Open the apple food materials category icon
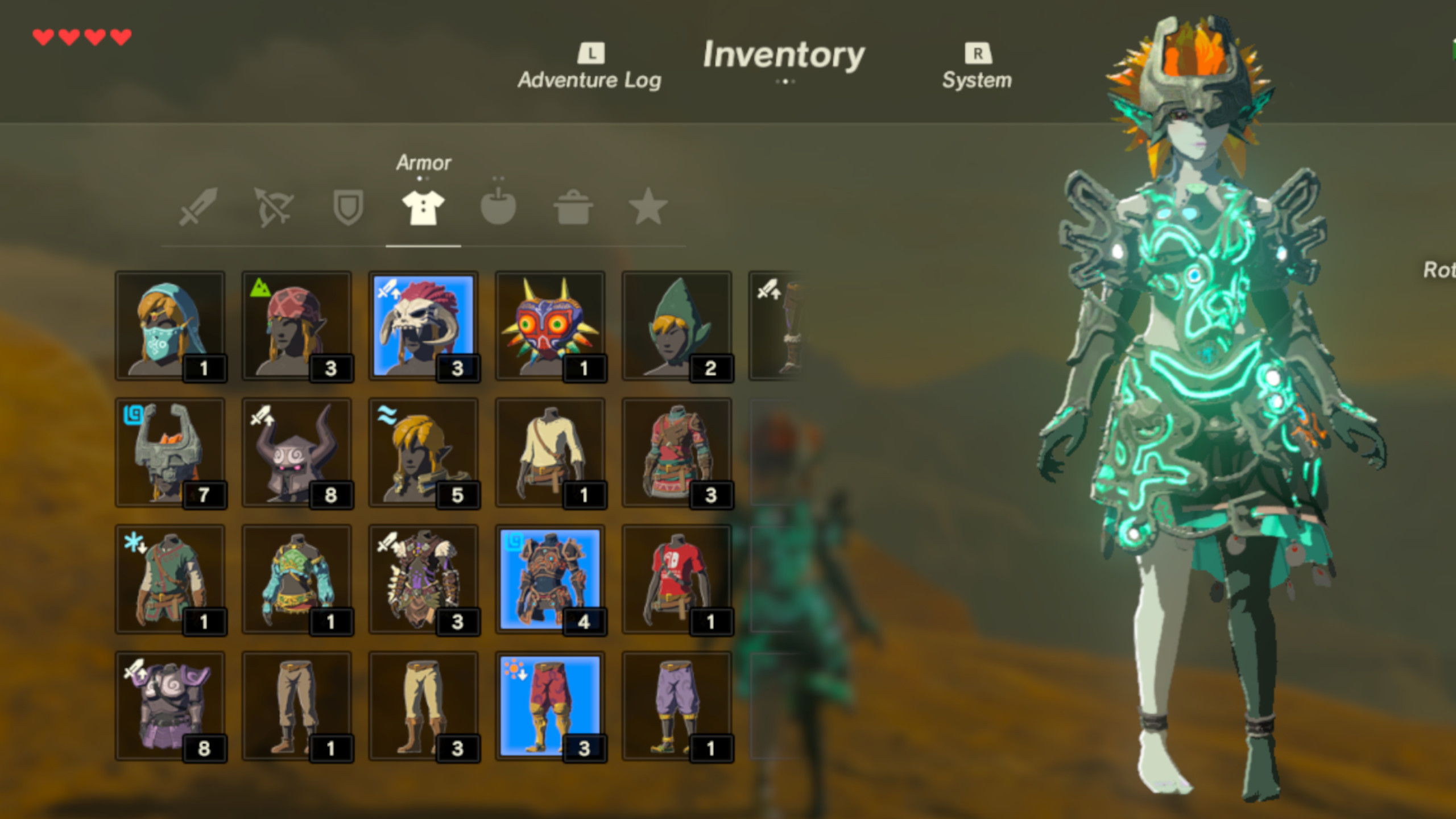 tap(498, 208)
